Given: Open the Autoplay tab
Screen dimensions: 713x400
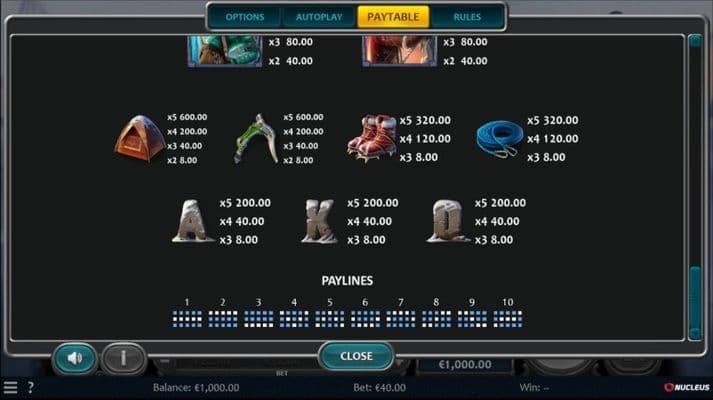Looking at the screenshot, I should [x=319, y=17].
